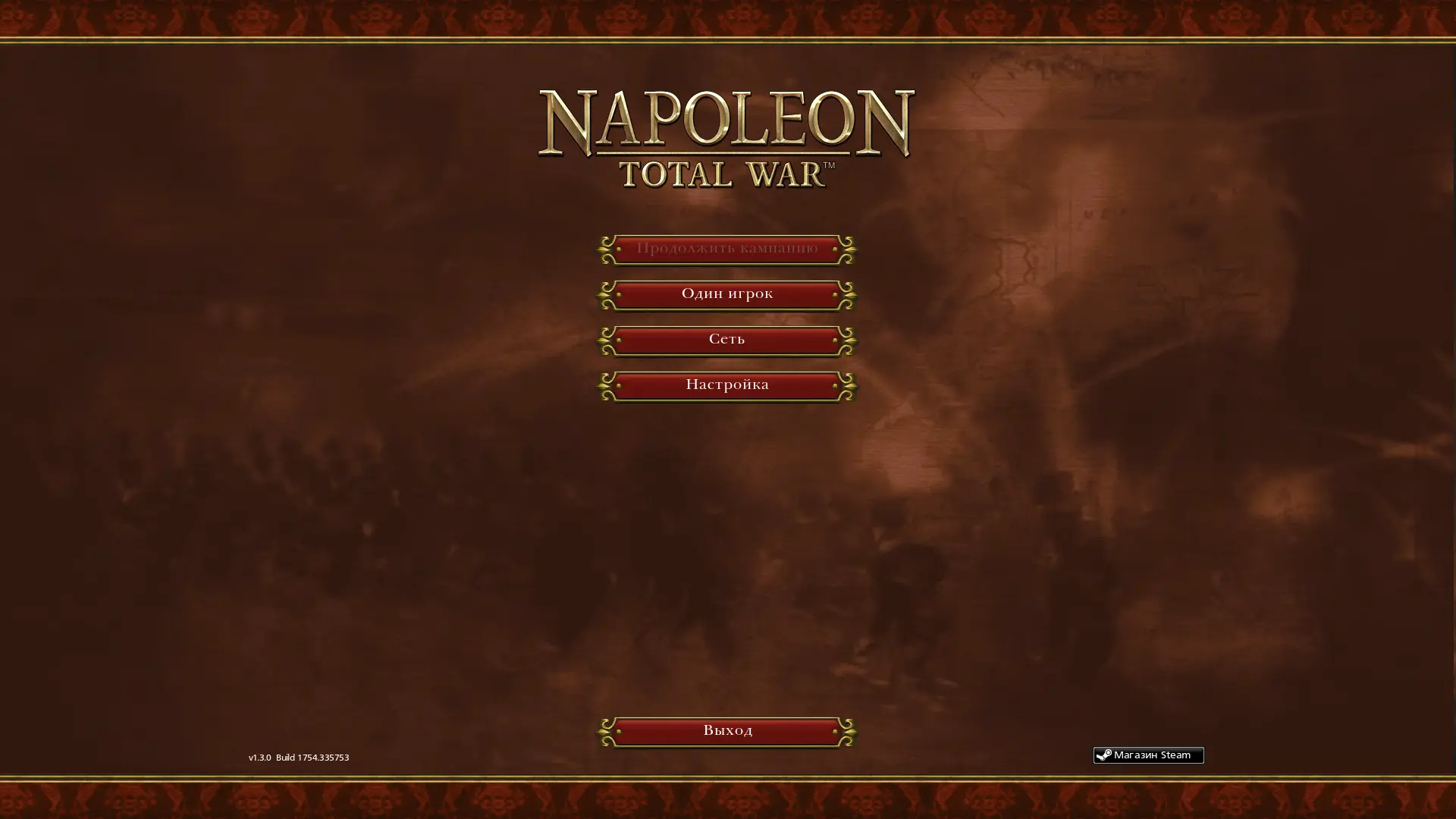Open the Магазин Steam store
The width and height of the screenshot is (1456, 819).
(x=1148, y=755)
